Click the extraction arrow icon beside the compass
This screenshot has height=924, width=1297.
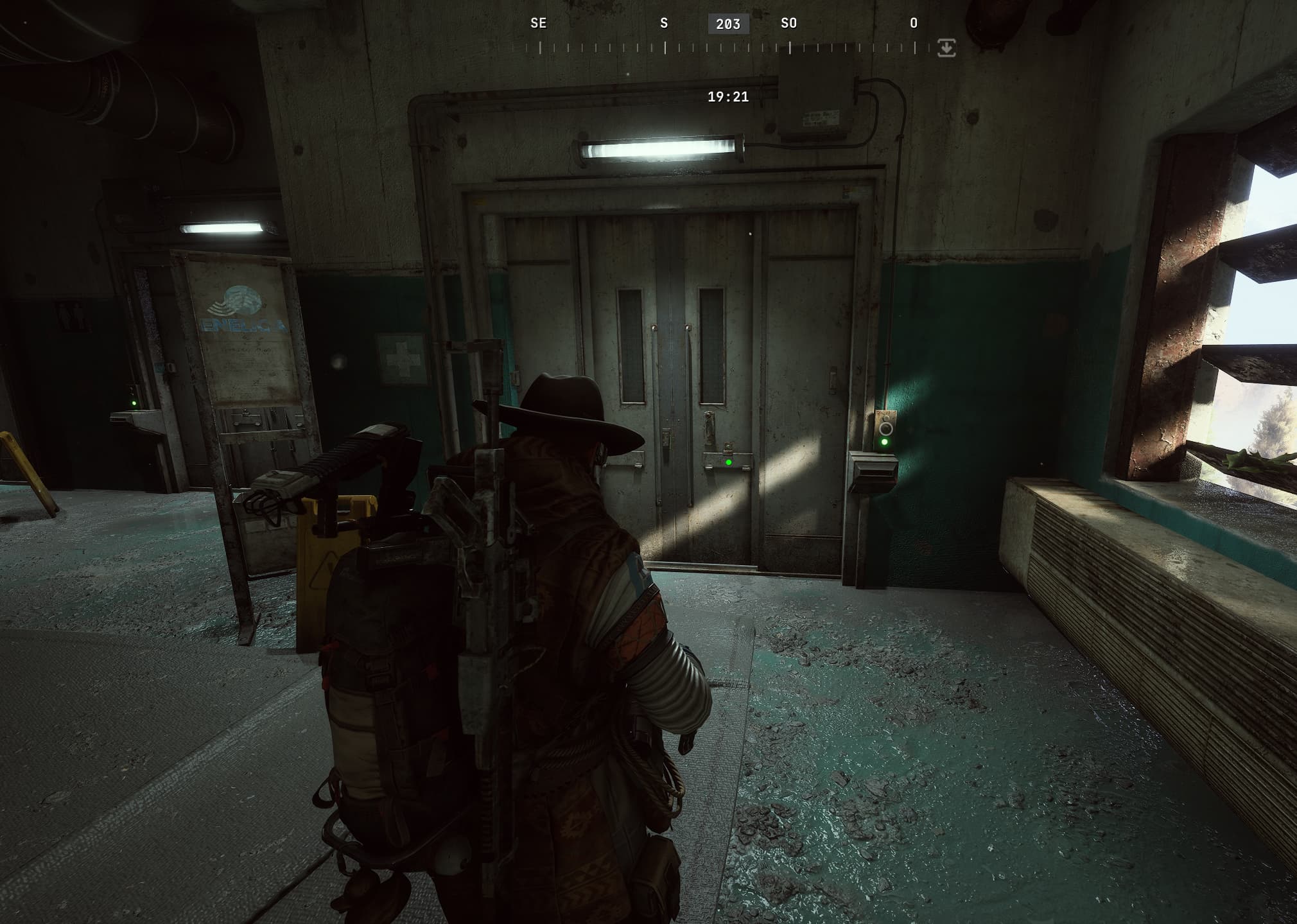tap(946, 48)
